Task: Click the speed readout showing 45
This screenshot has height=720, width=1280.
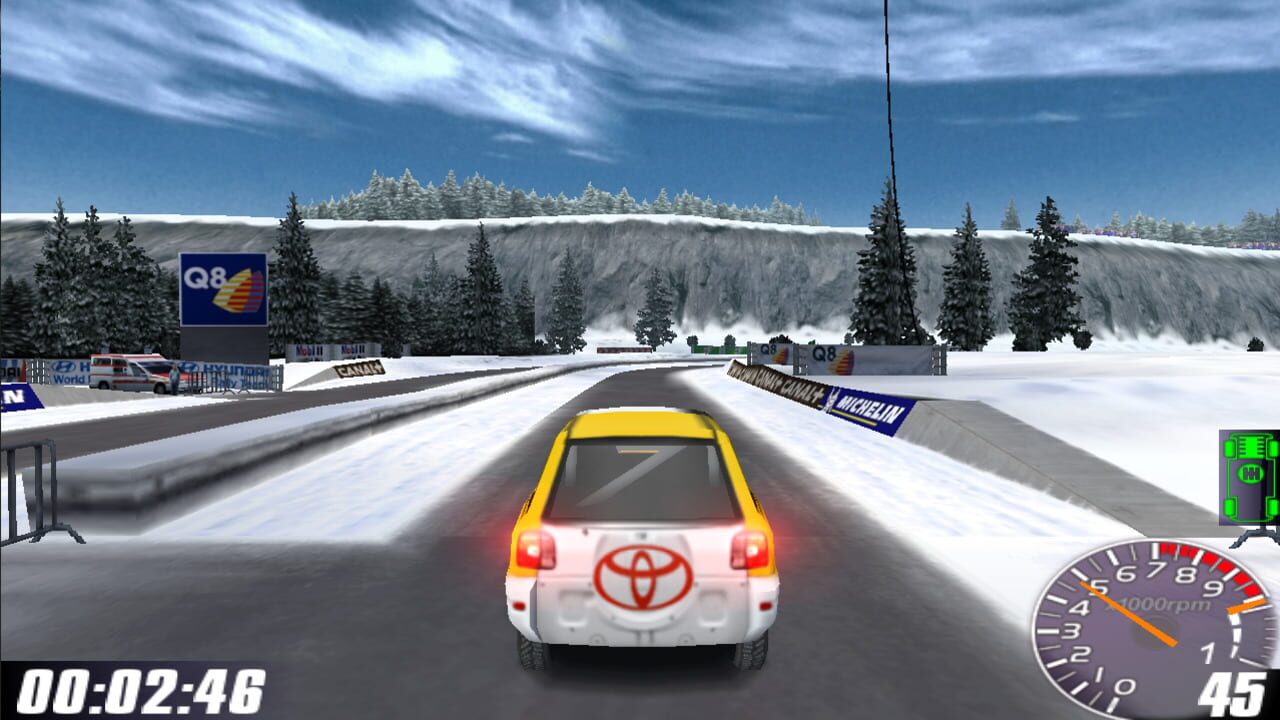Action: pyautogui.click(x=1231, y=691)
